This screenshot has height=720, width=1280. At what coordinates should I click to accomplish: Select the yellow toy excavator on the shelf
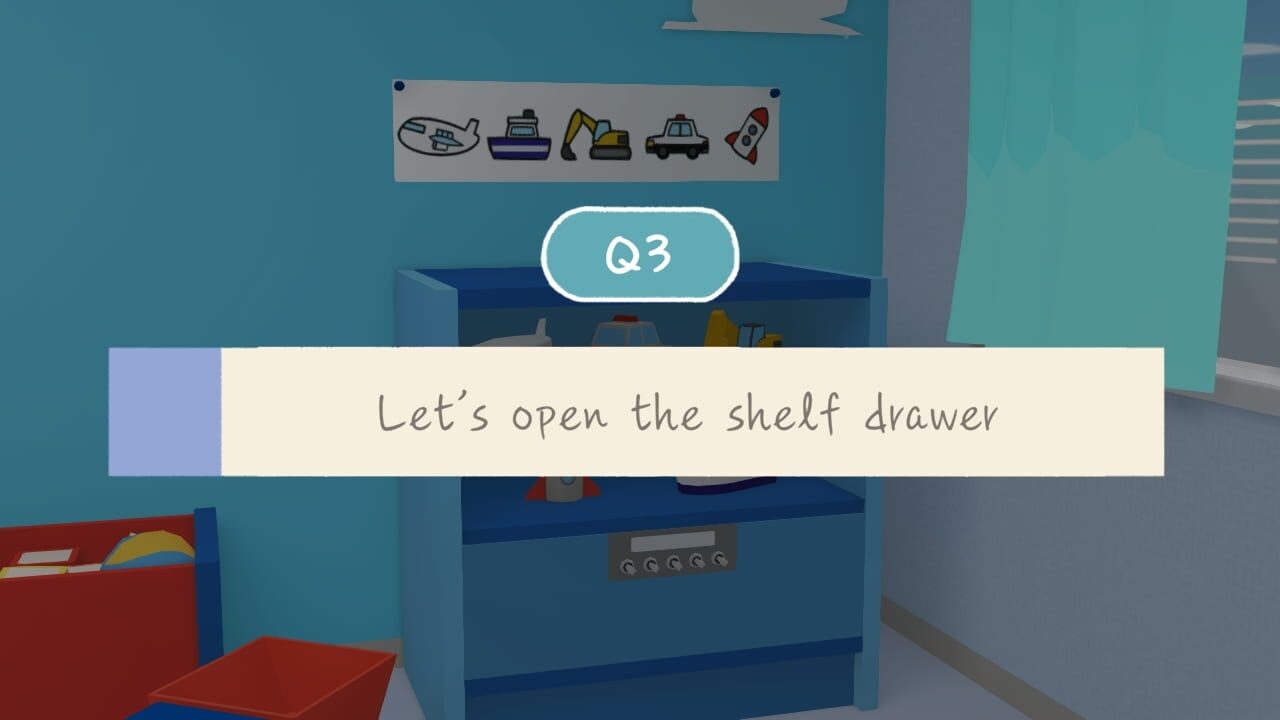click(x=735, y=328)
